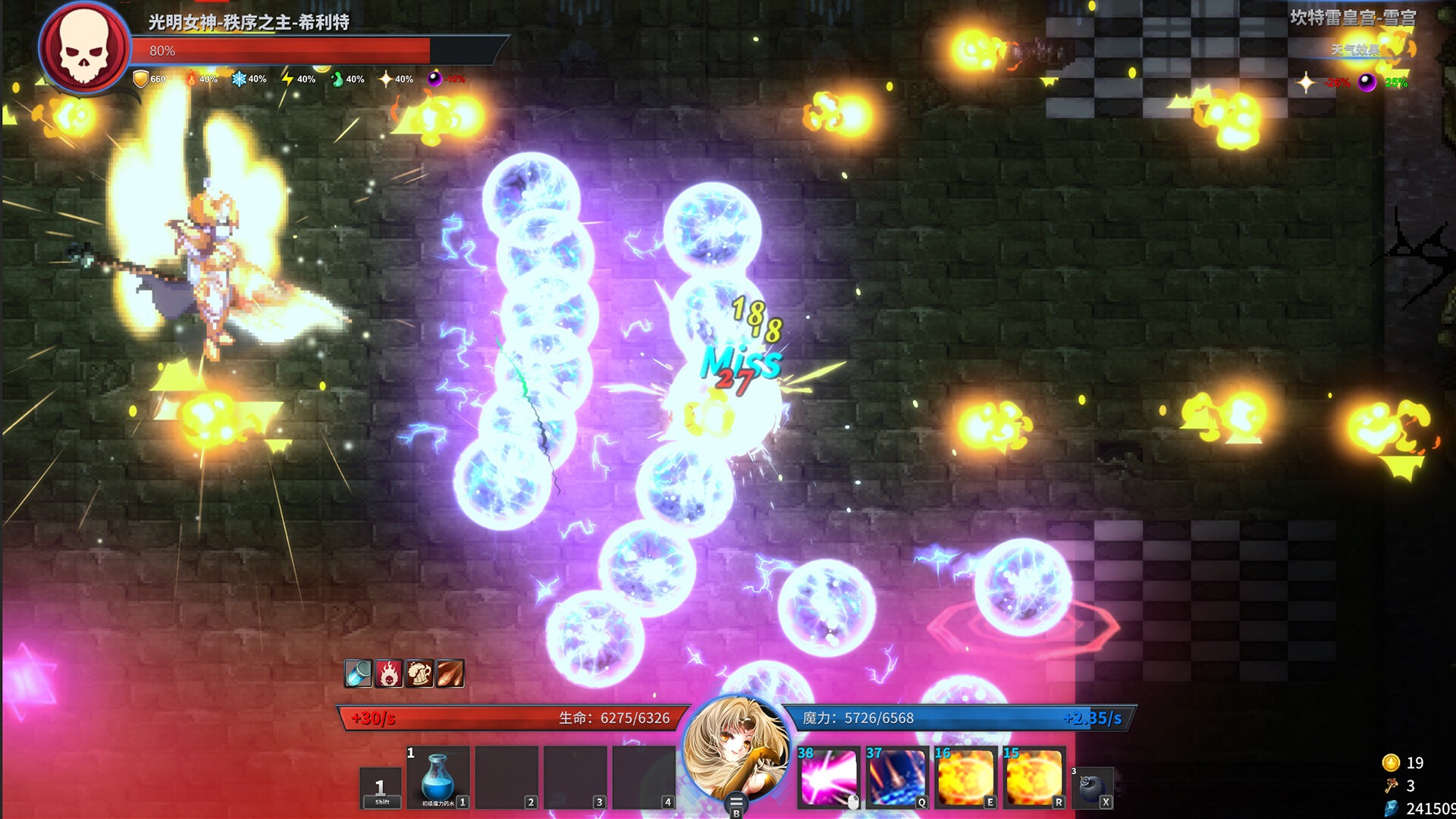Viewport: 1456px width, 819px height.
Task: Check the frost resistance 40% buff icon
Action: coord(241,78)
